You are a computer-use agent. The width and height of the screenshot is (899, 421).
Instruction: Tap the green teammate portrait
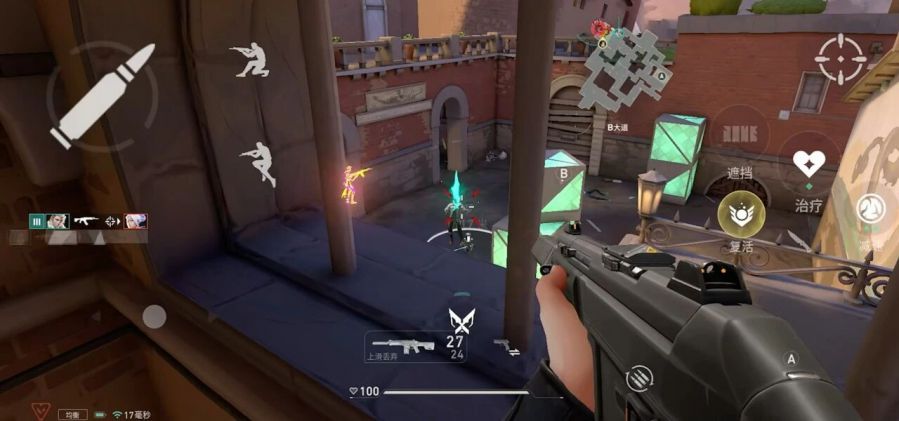(58, 221)
